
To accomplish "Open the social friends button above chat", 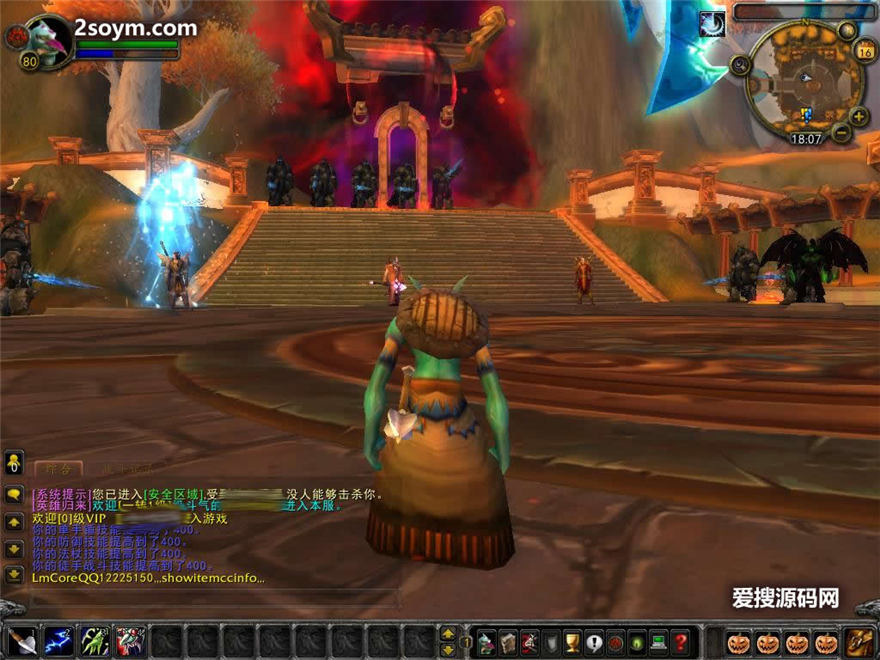I will (14, 462).
